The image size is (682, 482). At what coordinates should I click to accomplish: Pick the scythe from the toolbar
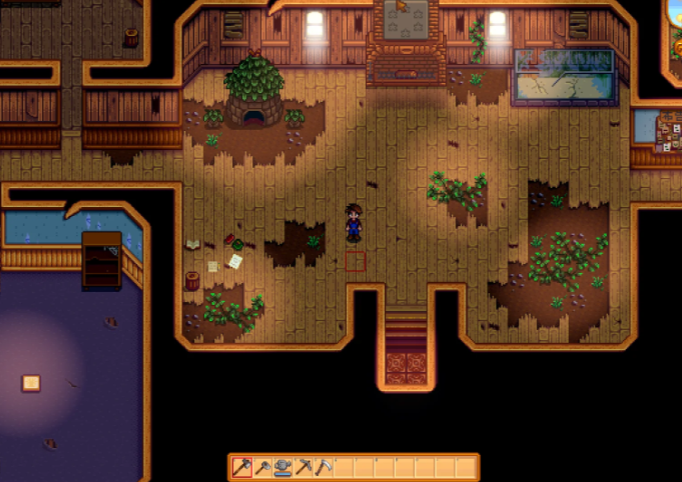324,467
